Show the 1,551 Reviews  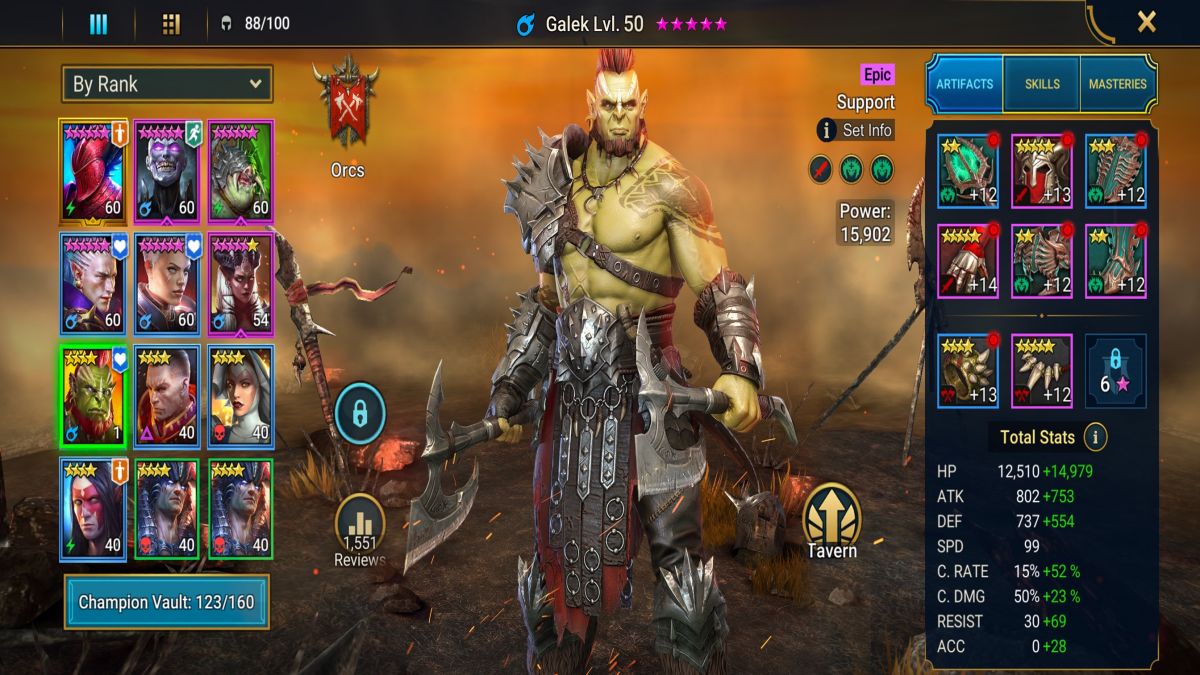click(360, 530)
